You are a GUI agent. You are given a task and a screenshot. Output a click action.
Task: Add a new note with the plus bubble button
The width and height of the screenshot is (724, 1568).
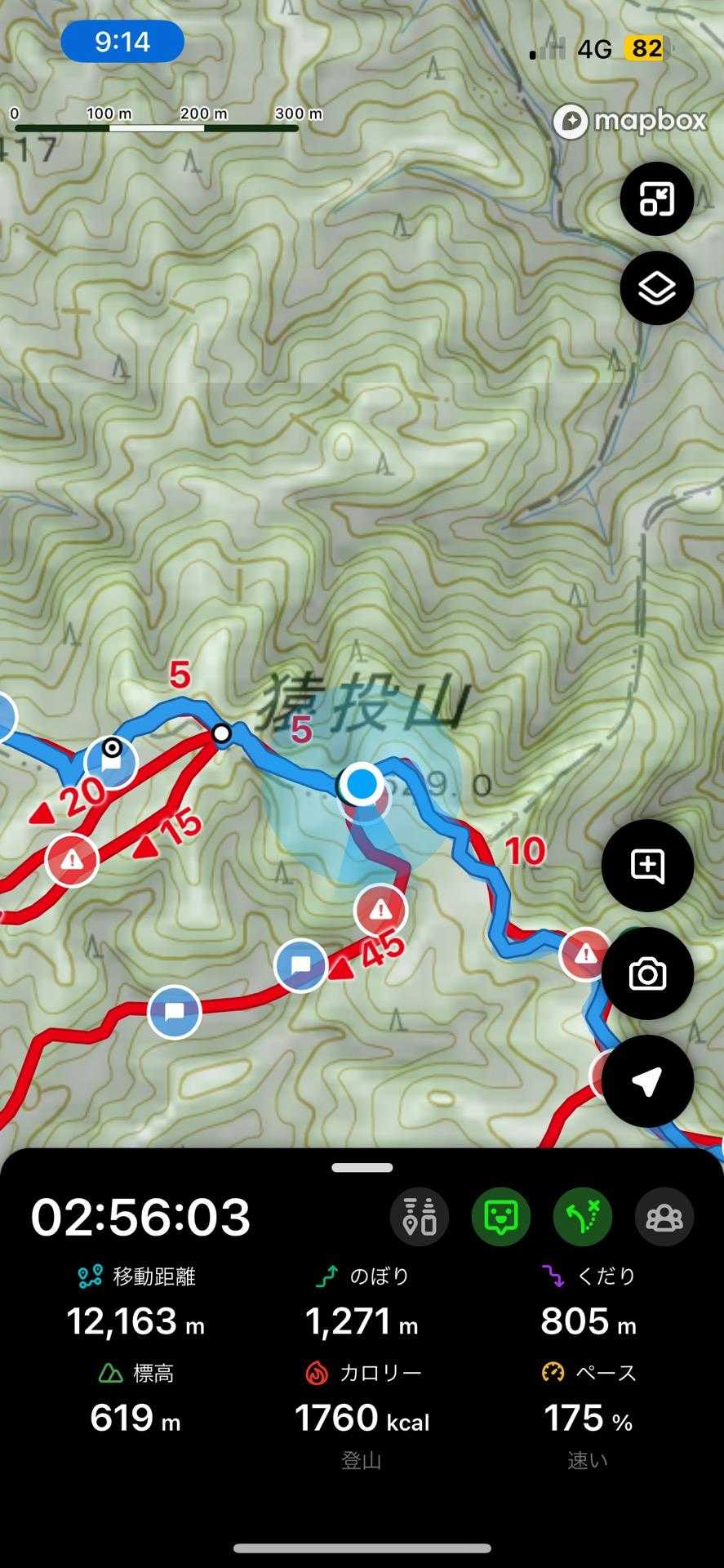tap(647, 866)
